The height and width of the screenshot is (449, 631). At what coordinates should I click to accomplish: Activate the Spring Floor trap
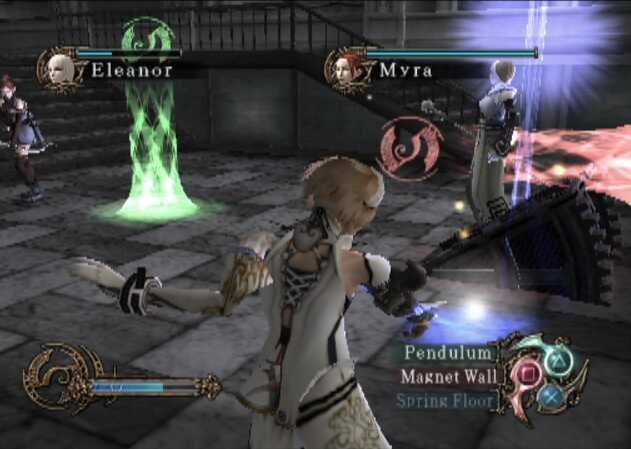445,401
